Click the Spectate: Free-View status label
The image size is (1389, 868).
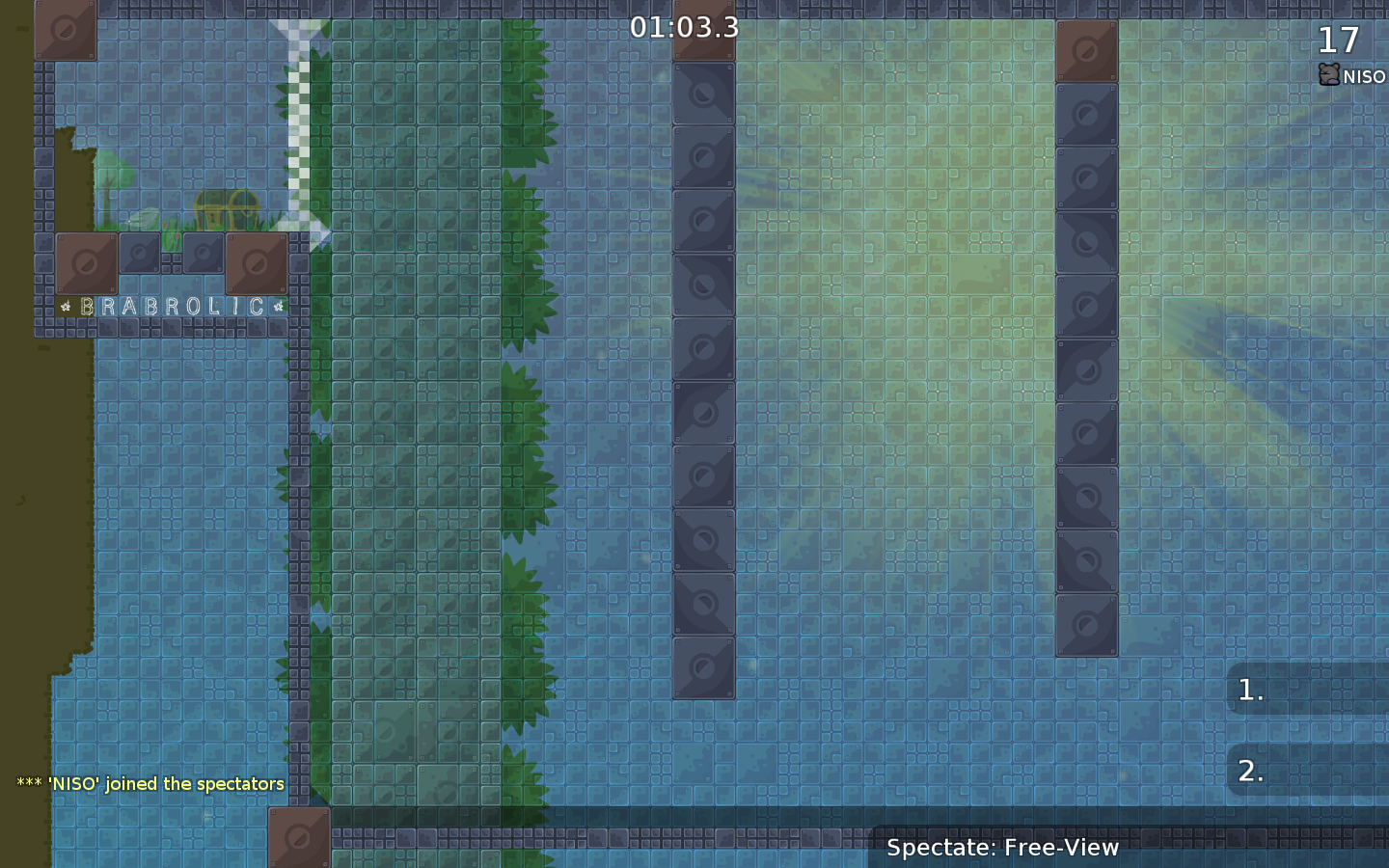1003,848
